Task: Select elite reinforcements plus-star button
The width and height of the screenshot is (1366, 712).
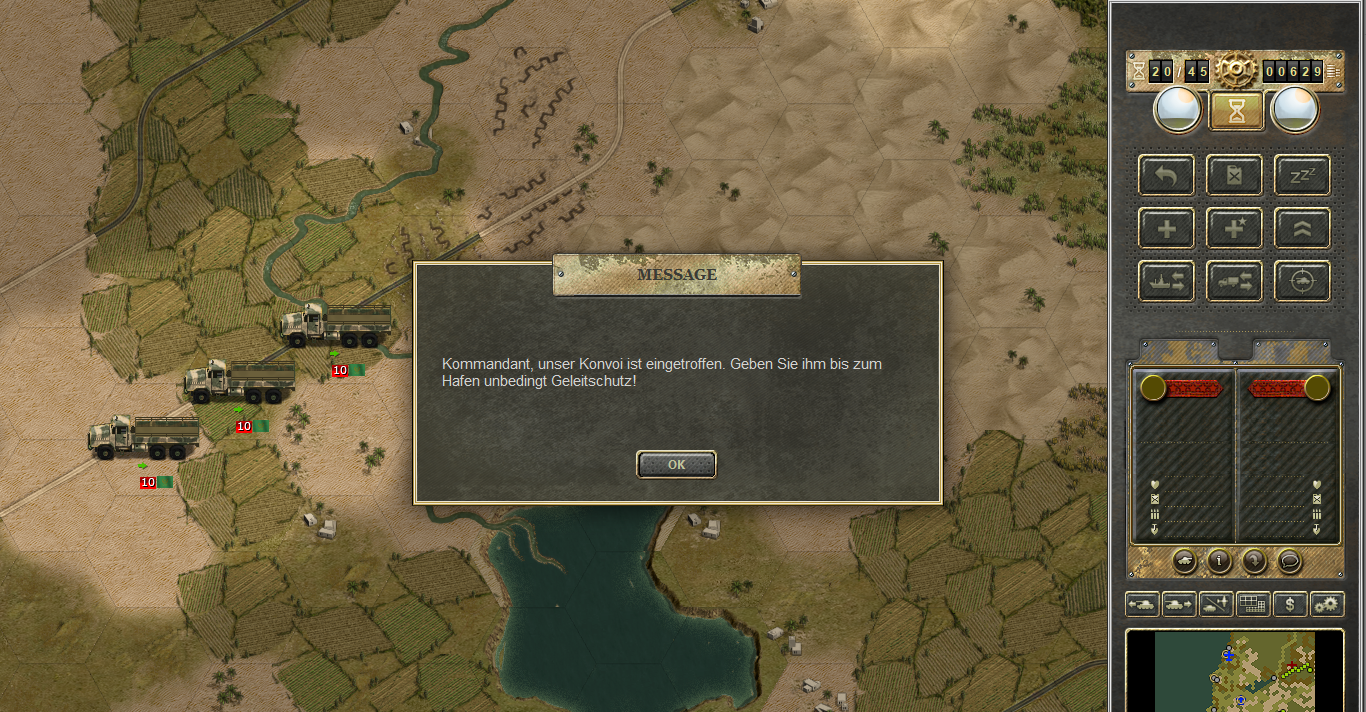Action: click(x=1234, y=228)
